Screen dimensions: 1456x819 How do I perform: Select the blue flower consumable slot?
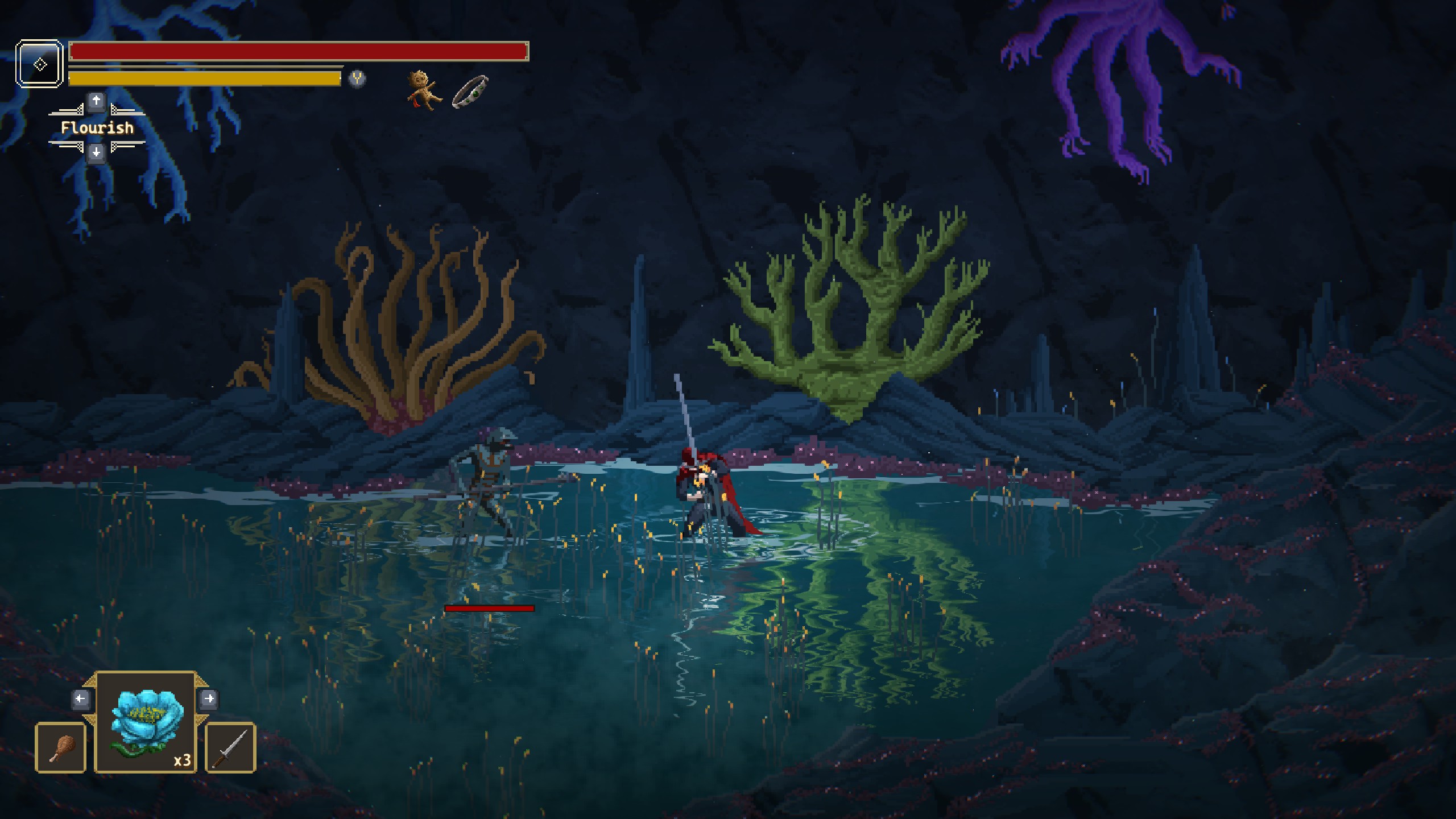tap(146, 722)
